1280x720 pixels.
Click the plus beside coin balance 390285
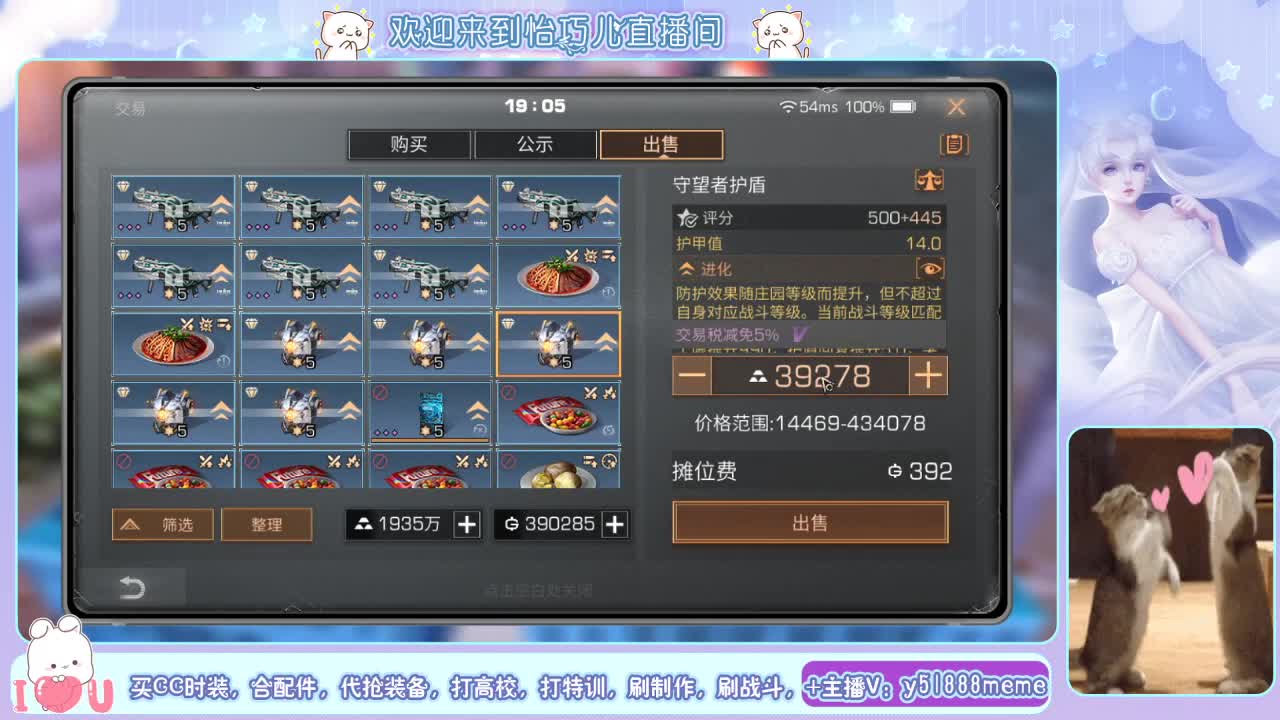616,523
